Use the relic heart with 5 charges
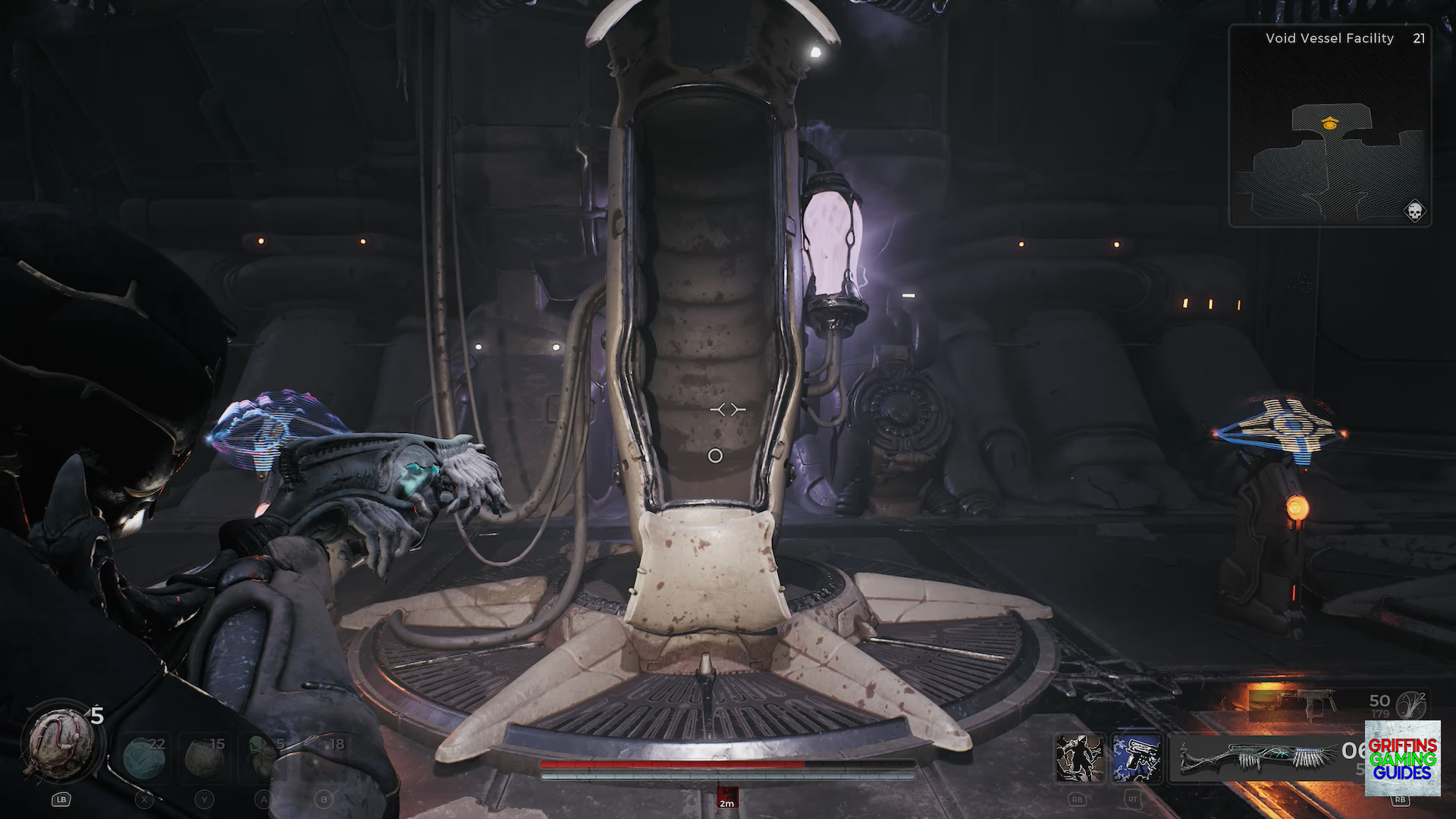The height and width of the screenshot is (819, 1456). tap(61, 745)
